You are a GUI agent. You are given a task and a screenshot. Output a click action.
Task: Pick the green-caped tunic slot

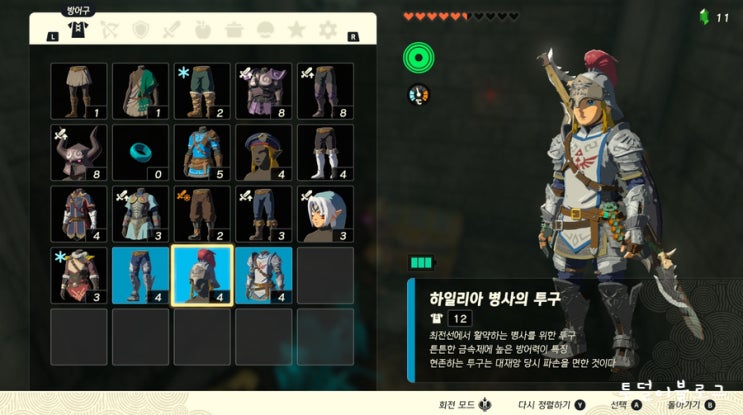(140, 92)
